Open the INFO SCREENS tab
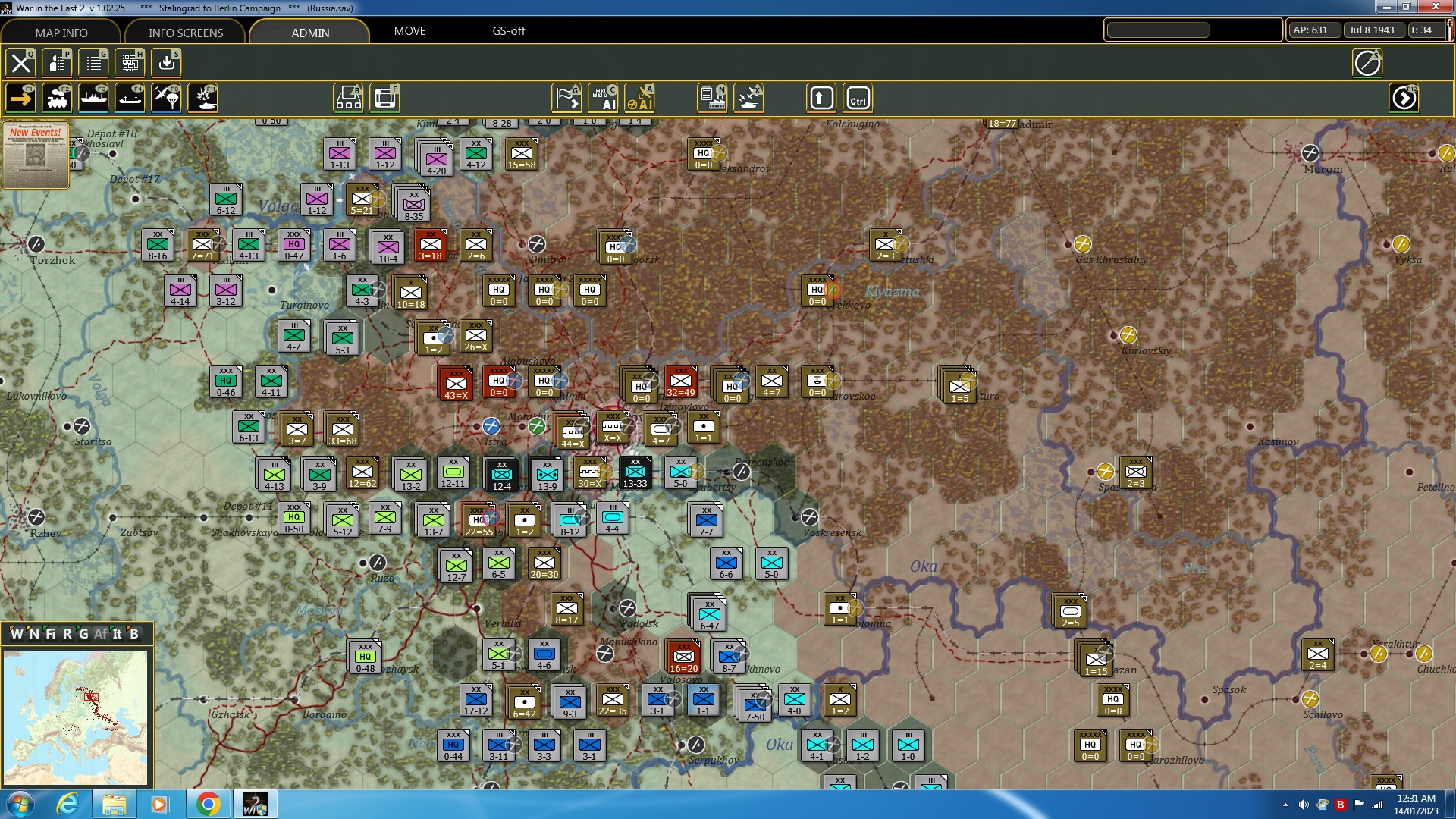Screen dimensions: 1456x819 (184, 33)
